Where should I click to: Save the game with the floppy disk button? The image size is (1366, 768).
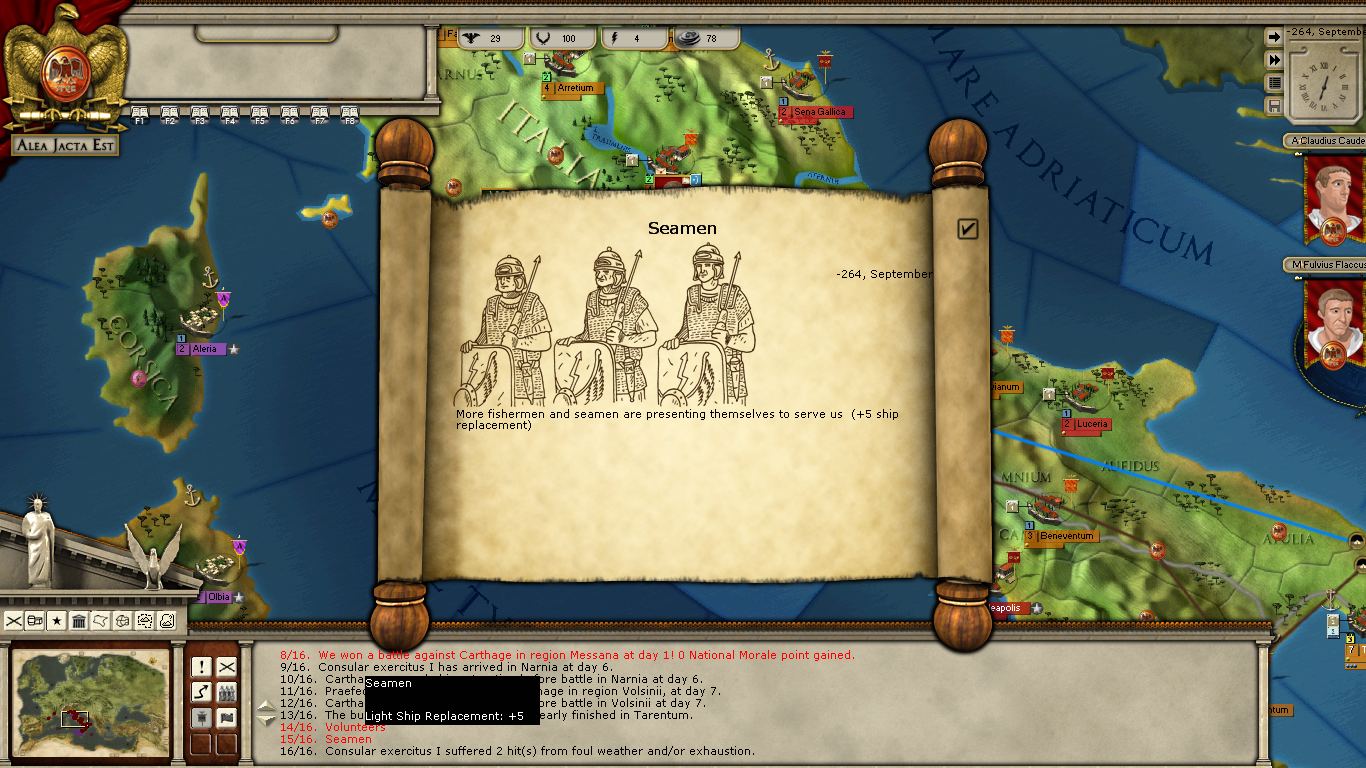pyautogui.click(x=1274, y=106)
